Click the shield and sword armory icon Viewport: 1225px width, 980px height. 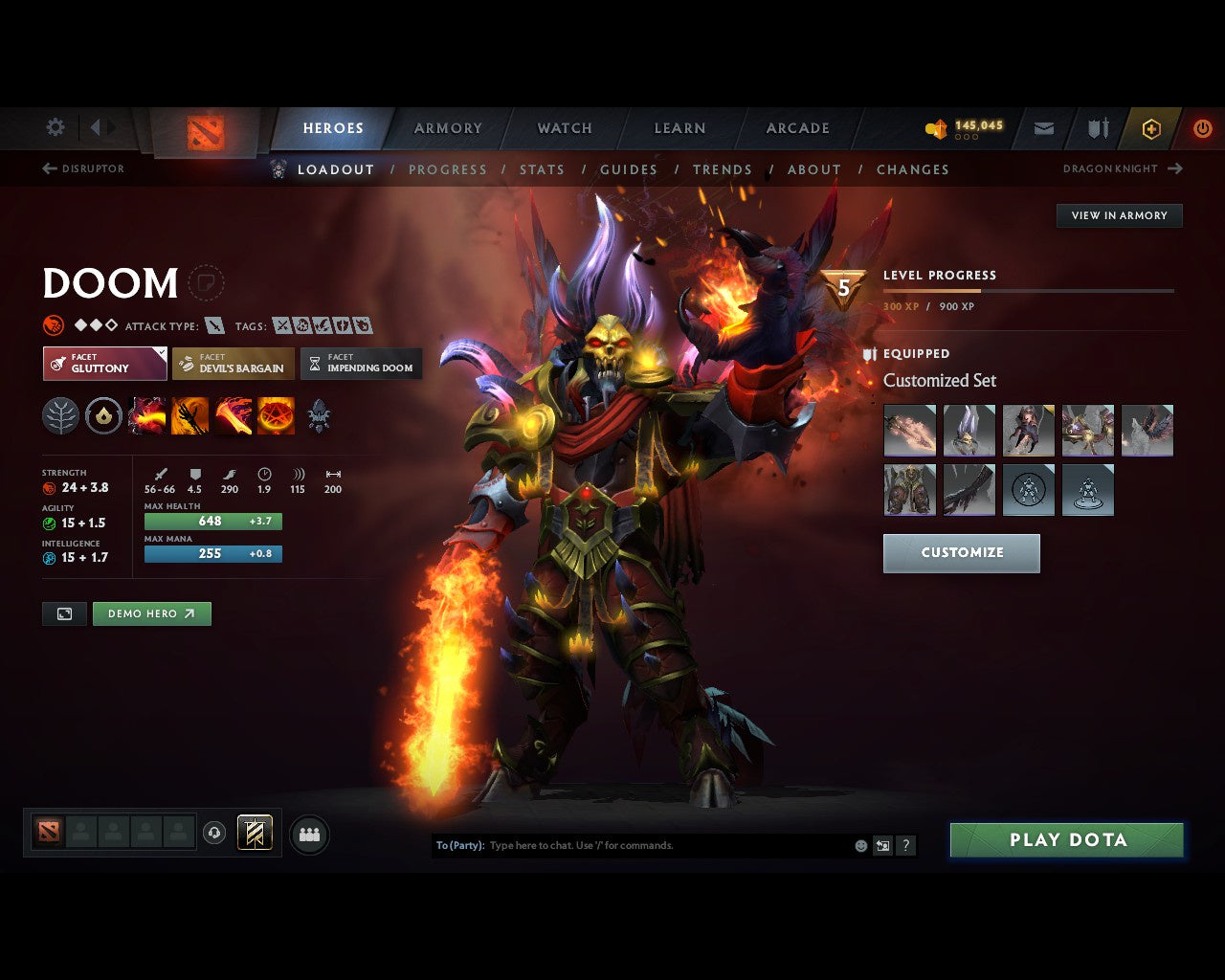click(1097, 128)
